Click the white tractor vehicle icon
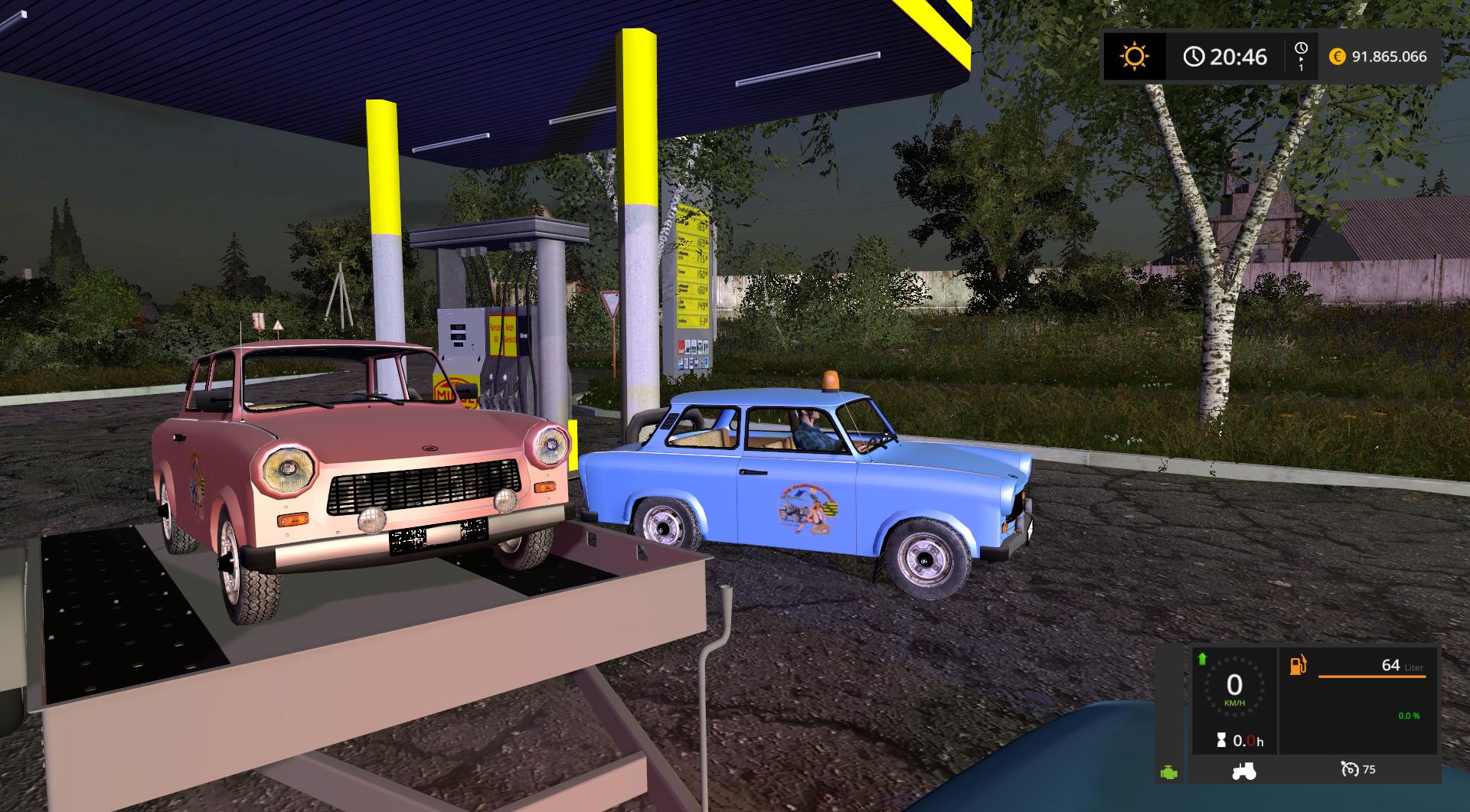 [1243, 770]
